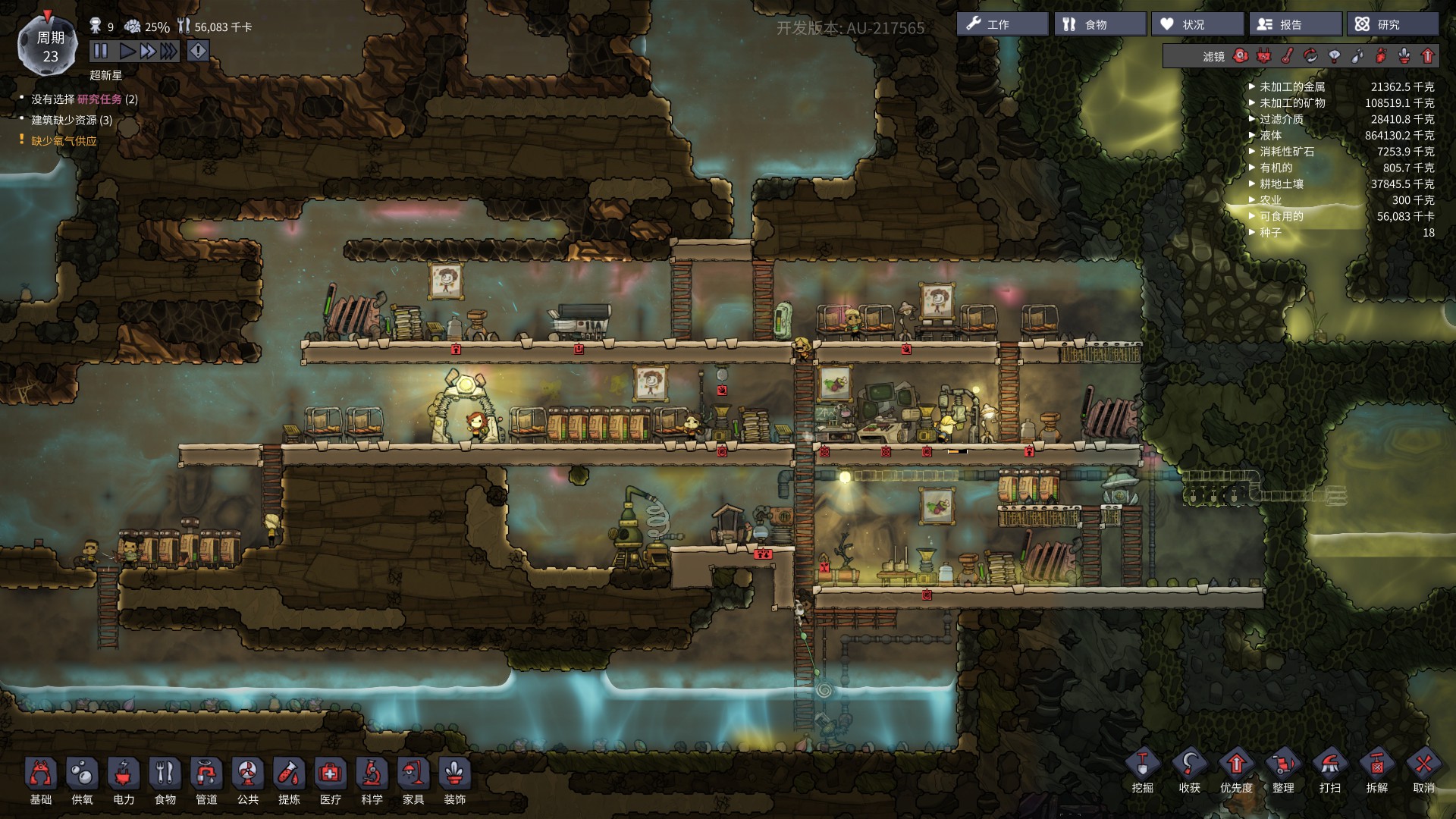Expand the 液体 resource entry

click(1250, 136)
